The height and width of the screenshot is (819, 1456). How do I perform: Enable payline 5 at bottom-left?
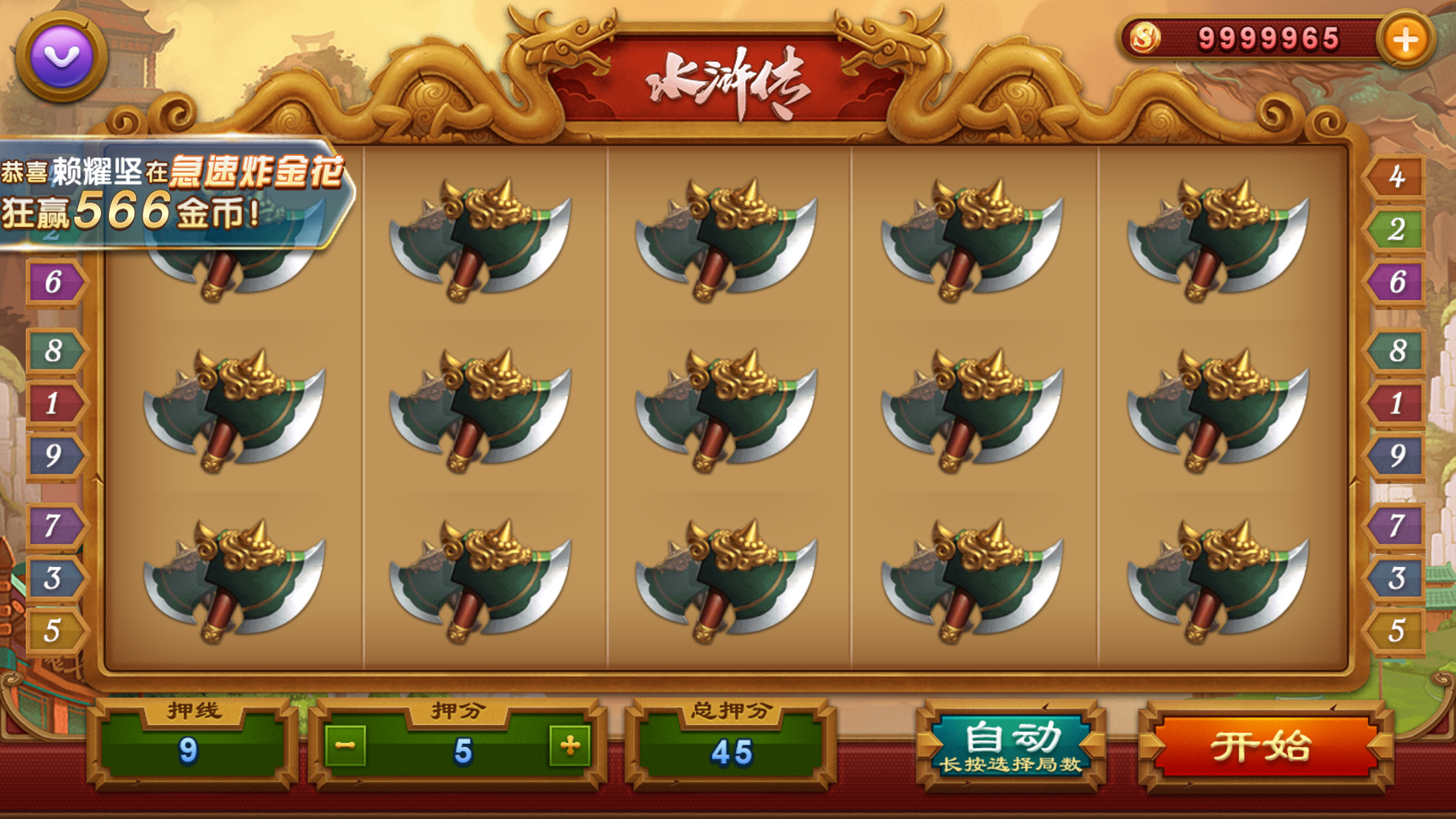pyautogui.click(x=57, y=629)
